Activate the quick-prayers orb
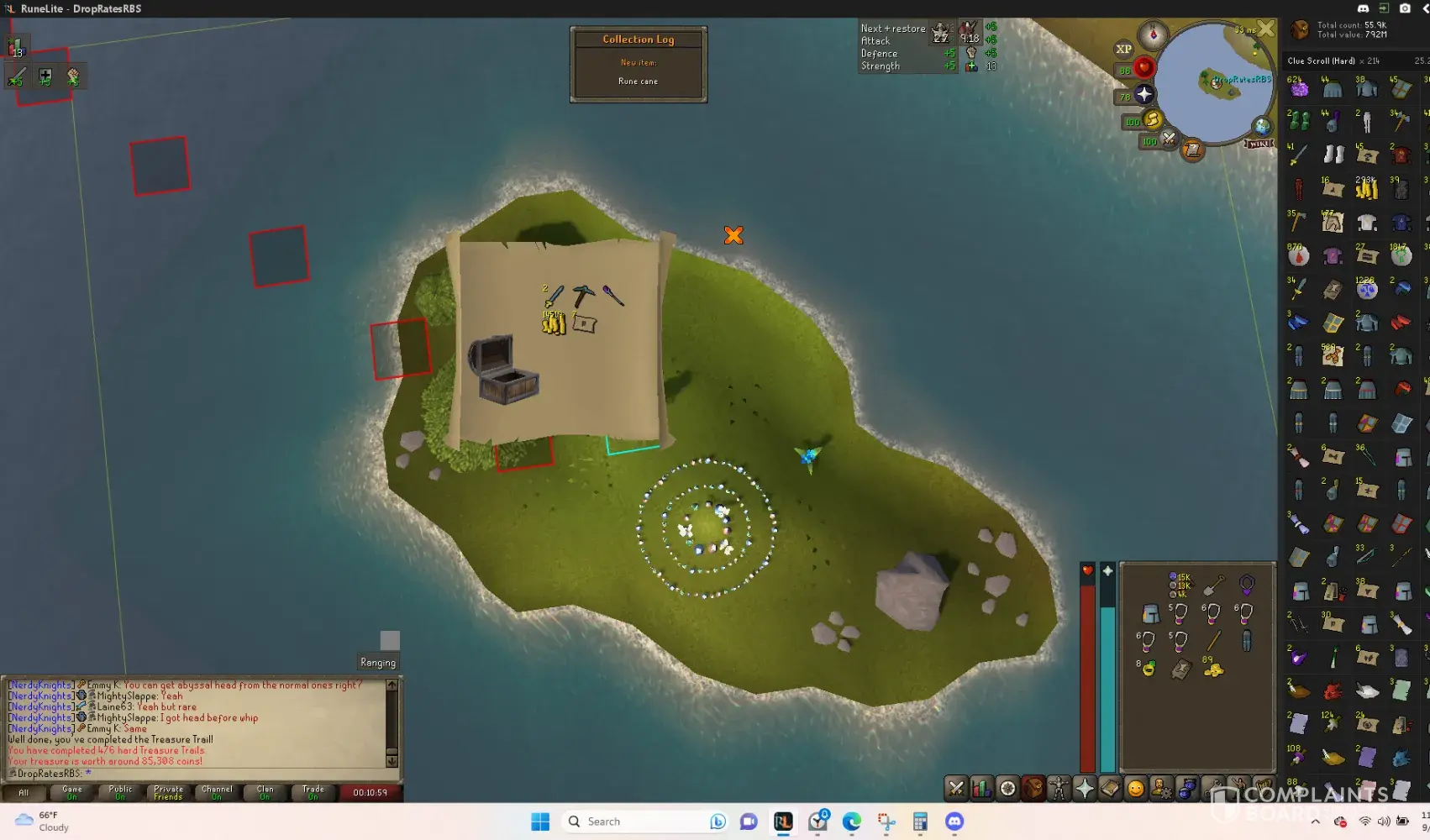Viewport: 1430px width, 840px height. tap(1143, 94)
